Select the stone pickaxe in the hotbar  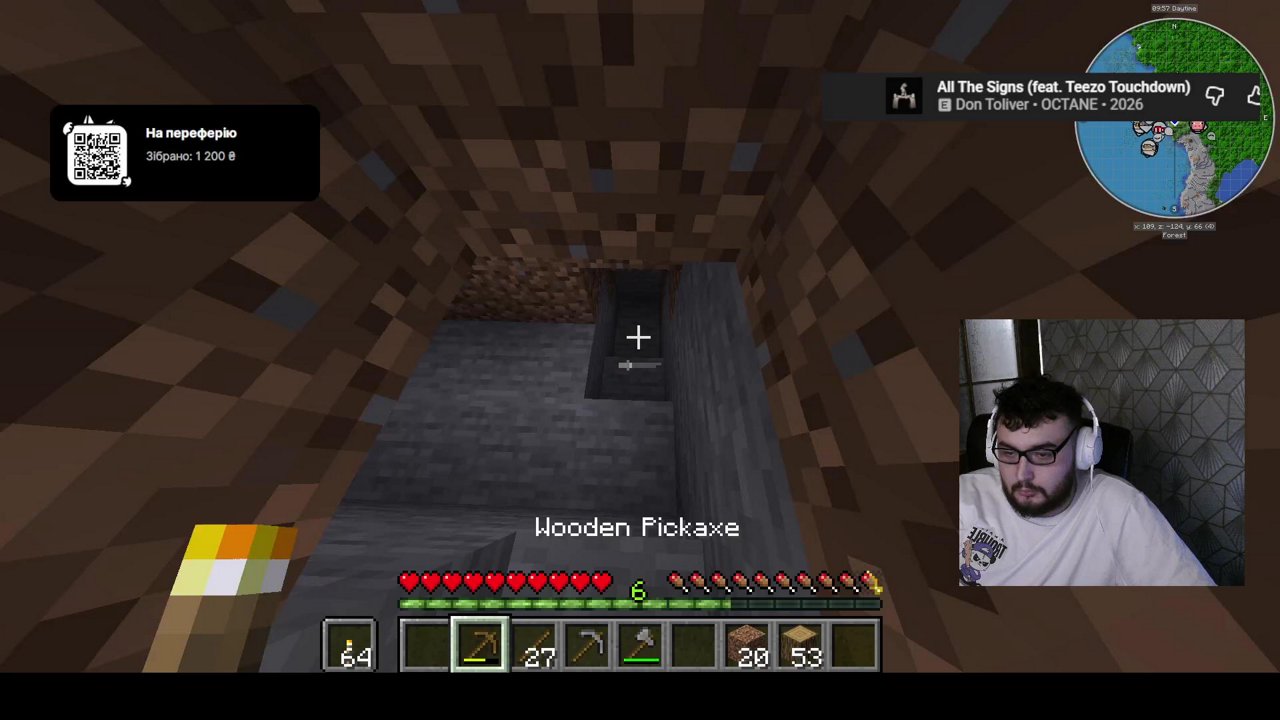tap(586, 645)
